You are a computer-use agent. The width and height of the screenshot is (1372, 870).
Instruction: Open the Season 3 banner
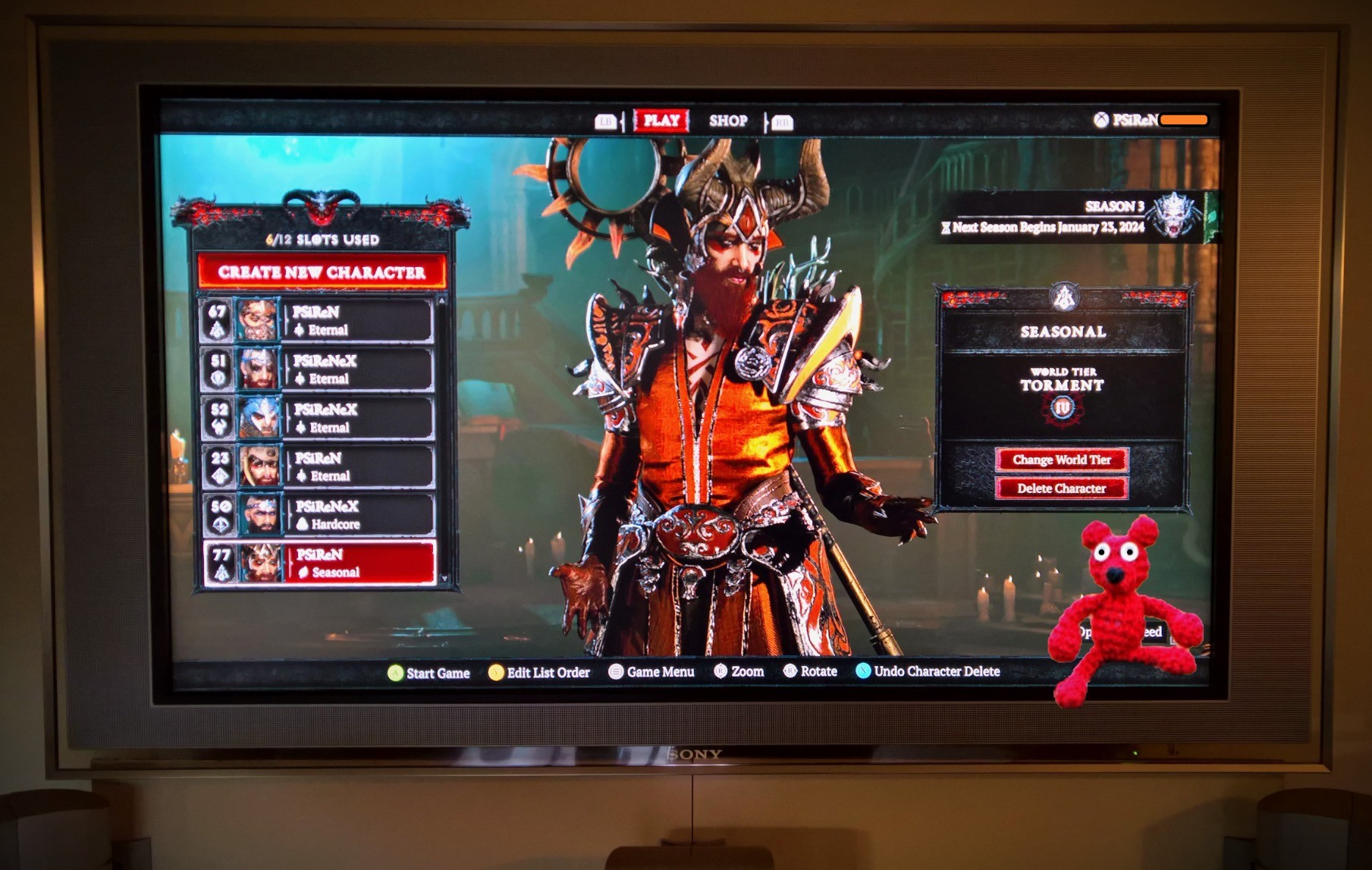(1077, 217)
